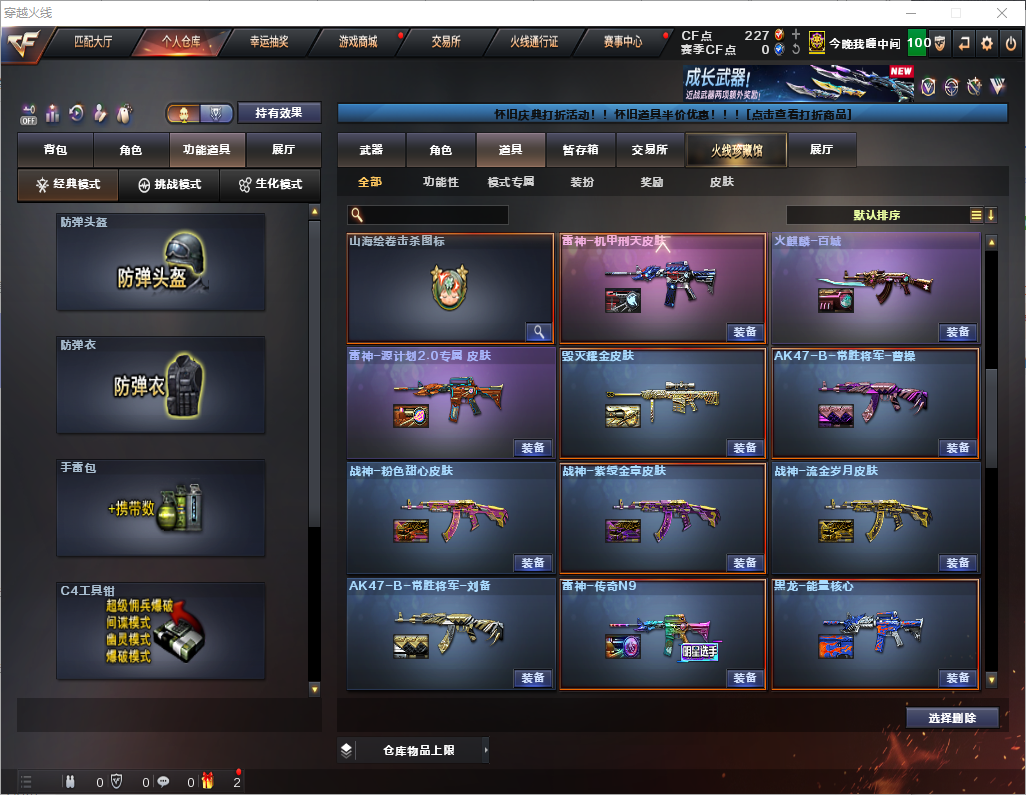This screenshot has height=795, width=1026.
Task: Open the 游戏商城 game store
Action: [357, 42]
